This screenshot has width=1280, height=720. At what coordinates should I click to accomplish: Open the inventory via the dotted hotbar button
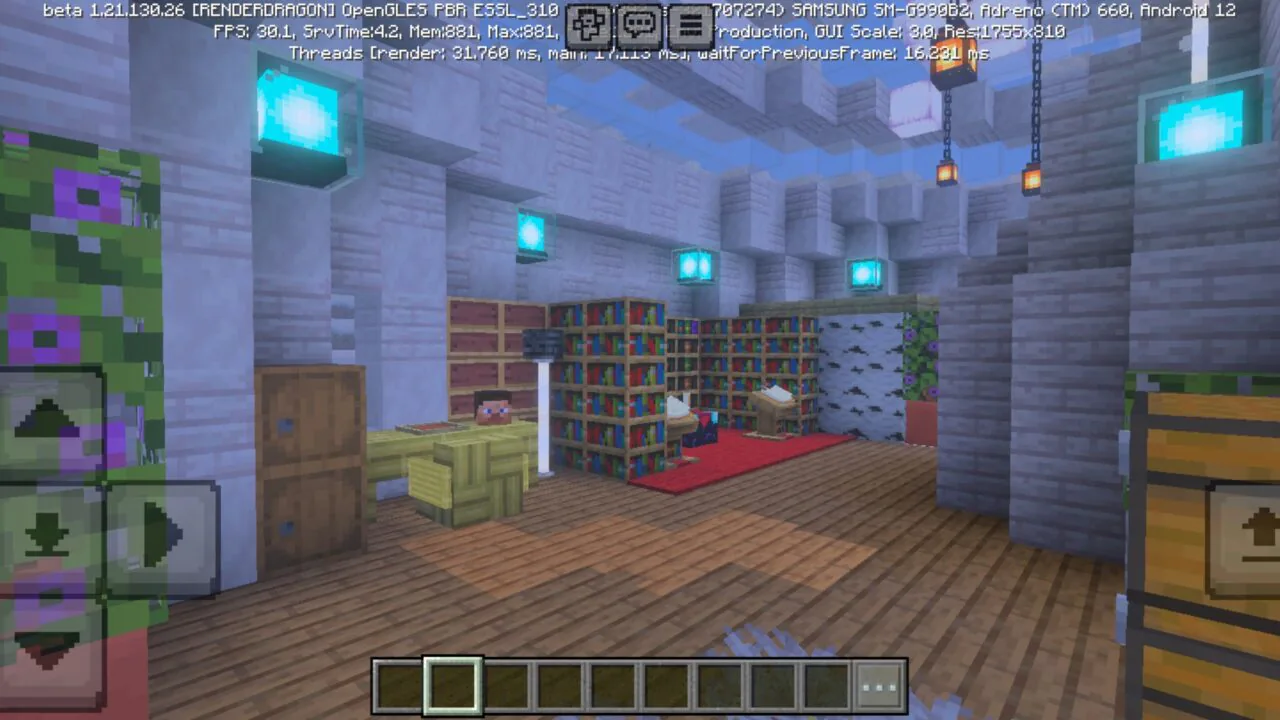[877, 685]
